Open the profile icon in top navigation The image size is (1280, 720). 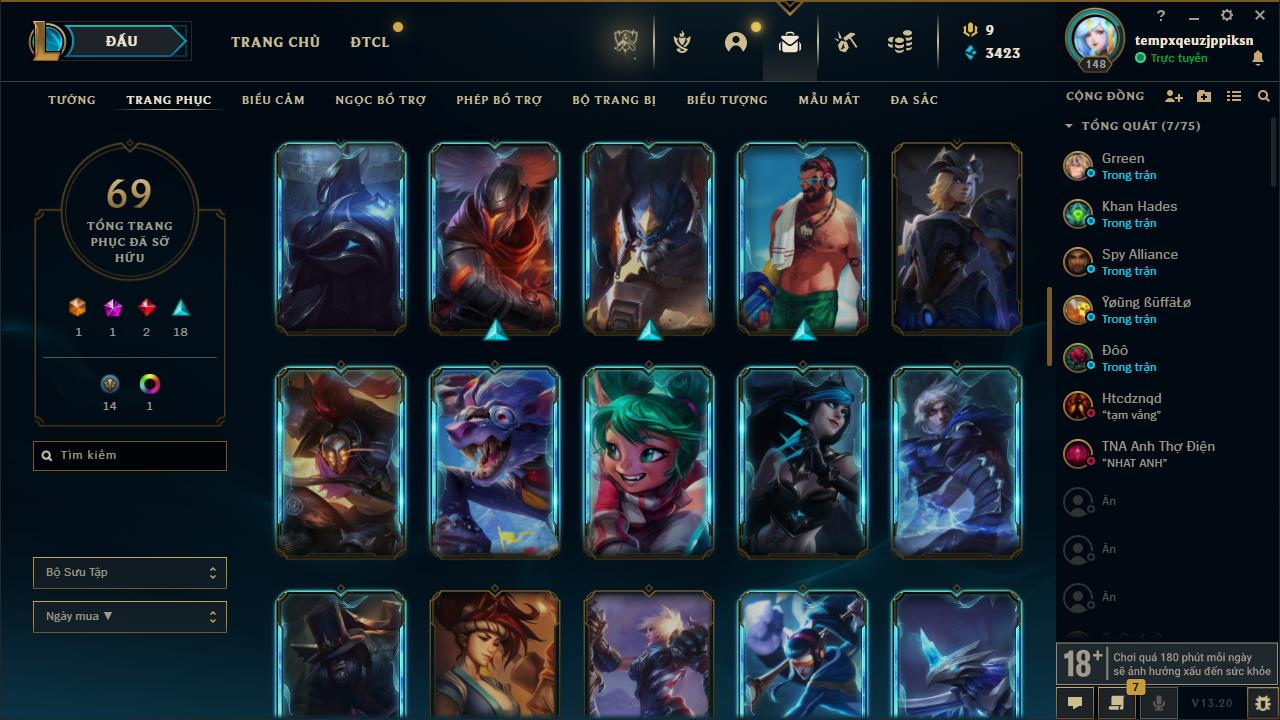click(x=736, y=42)
